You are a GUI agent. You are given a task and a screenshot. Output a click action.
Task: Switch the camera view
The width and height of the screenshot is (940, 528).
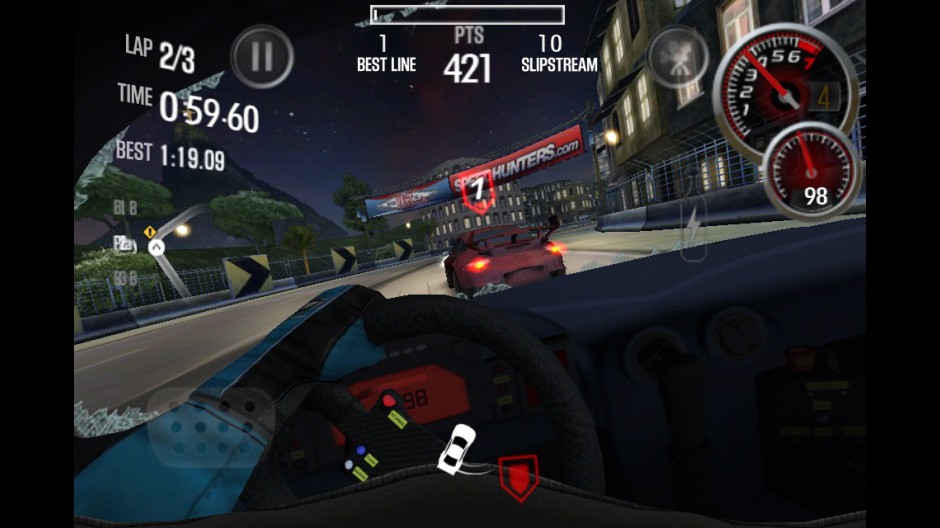[x=678, y=56]
